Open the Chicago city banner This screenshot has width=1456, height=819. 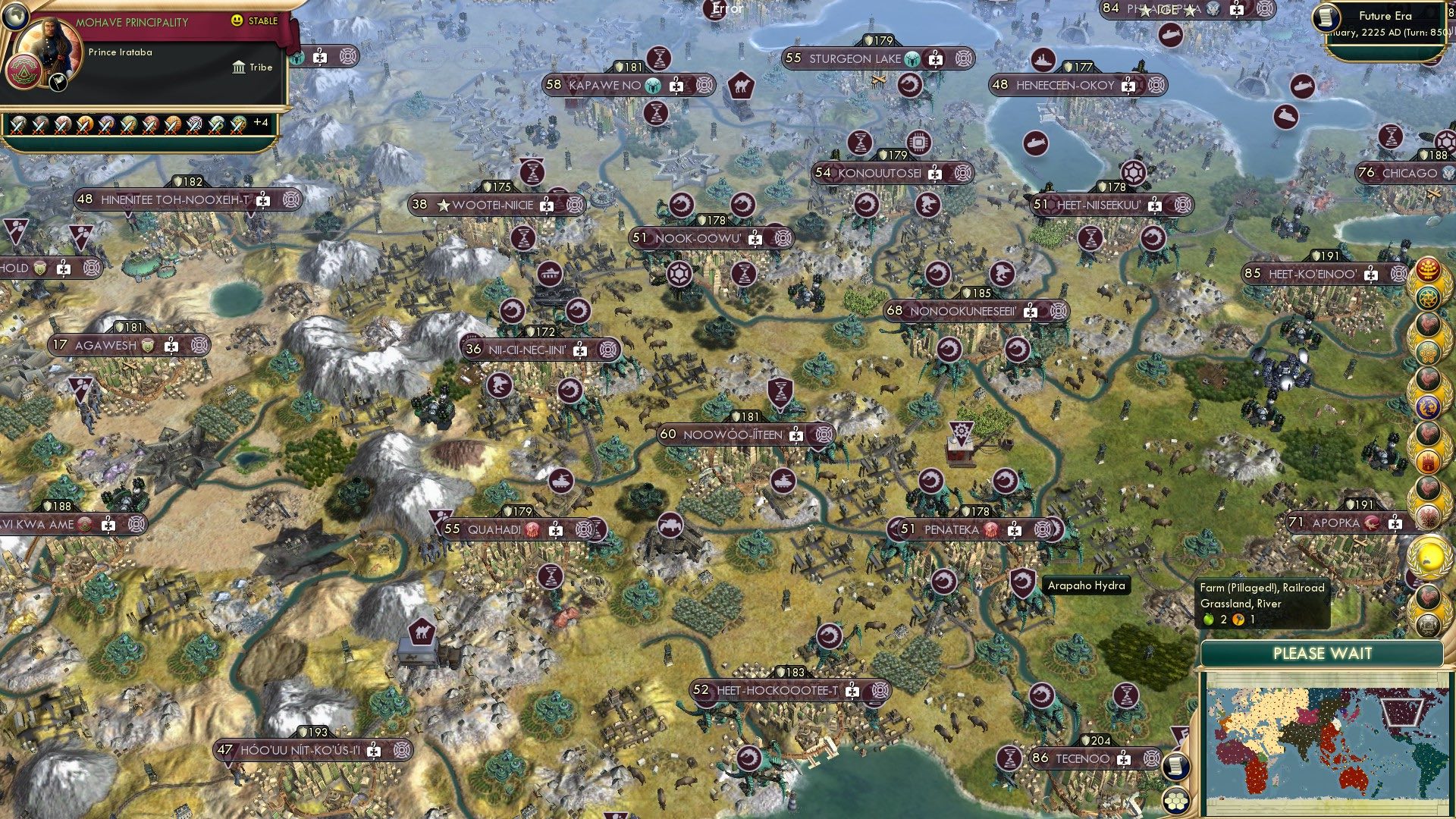(1409, 173)
